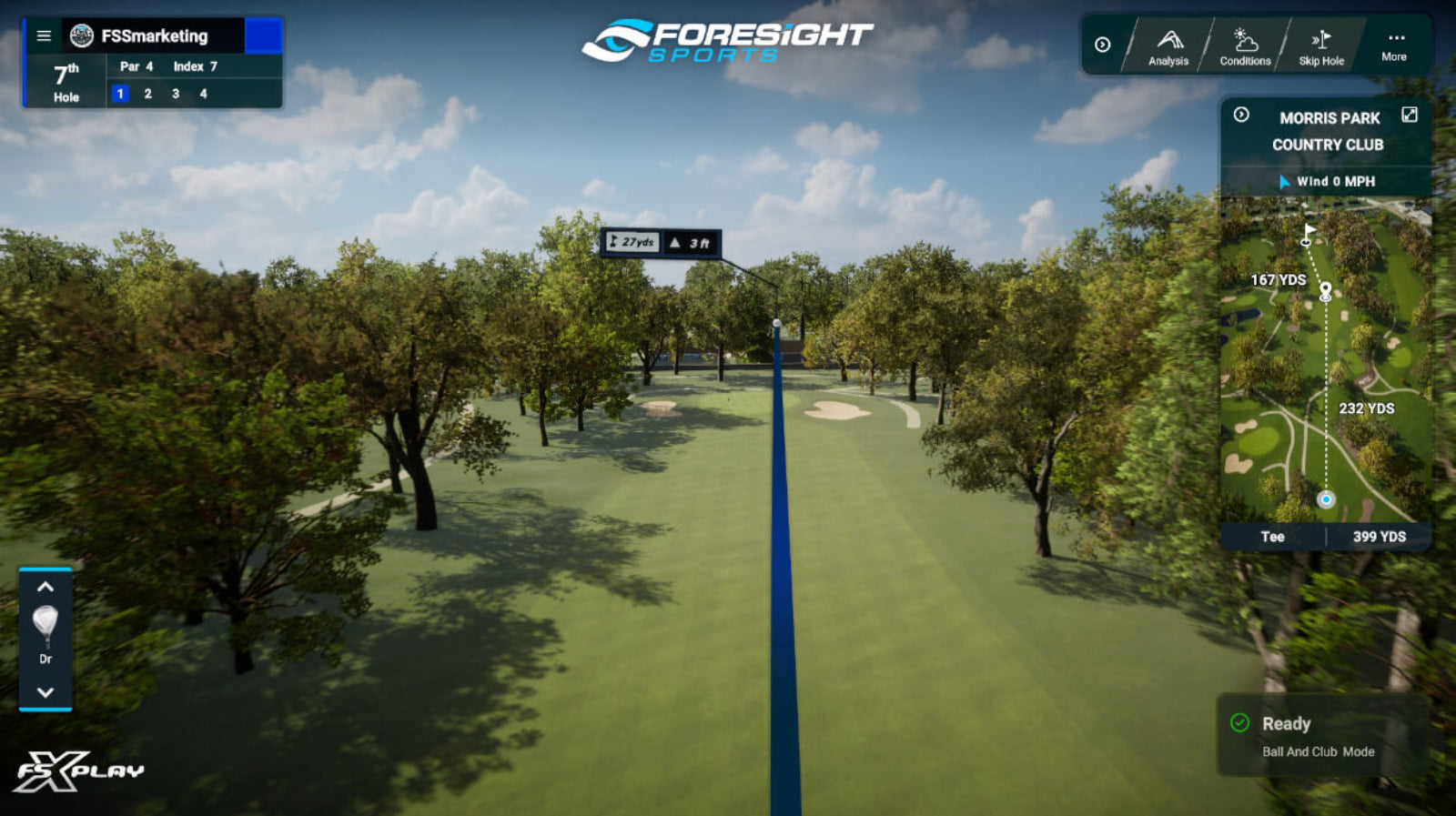Click the up arrow to change clubs
This screenshot has width=1456, height=816.
click(45, 586)
